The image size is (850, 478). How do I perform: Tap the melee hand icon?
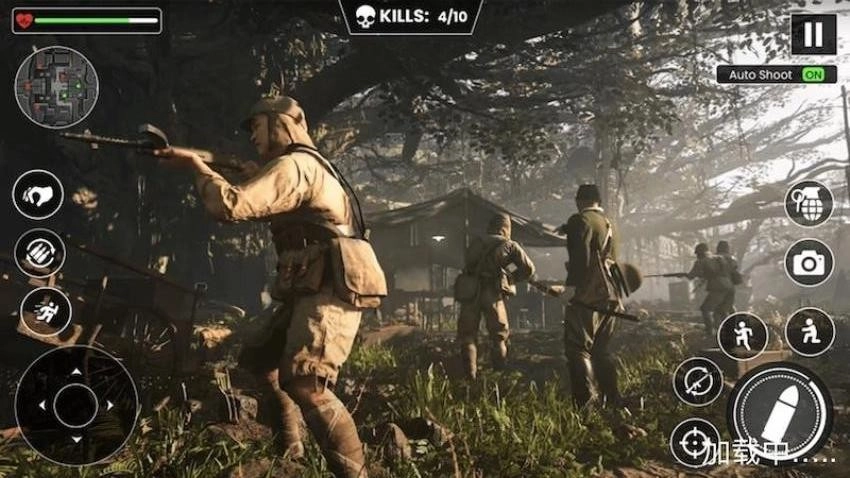click(x=38, y=195)
